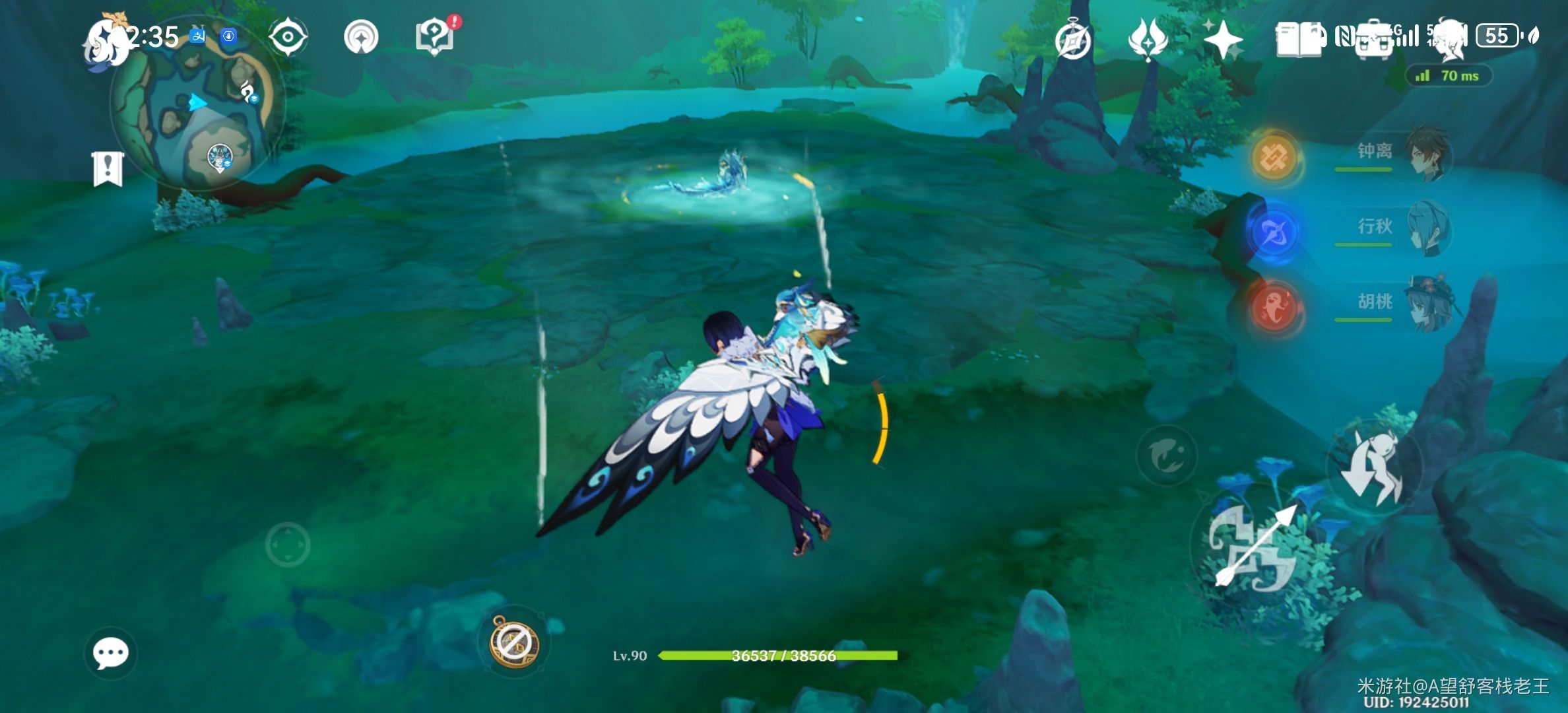Screen dimensions: 1568x713
Task: Open the tutorial book with red alert
Action: click(435, 36)
